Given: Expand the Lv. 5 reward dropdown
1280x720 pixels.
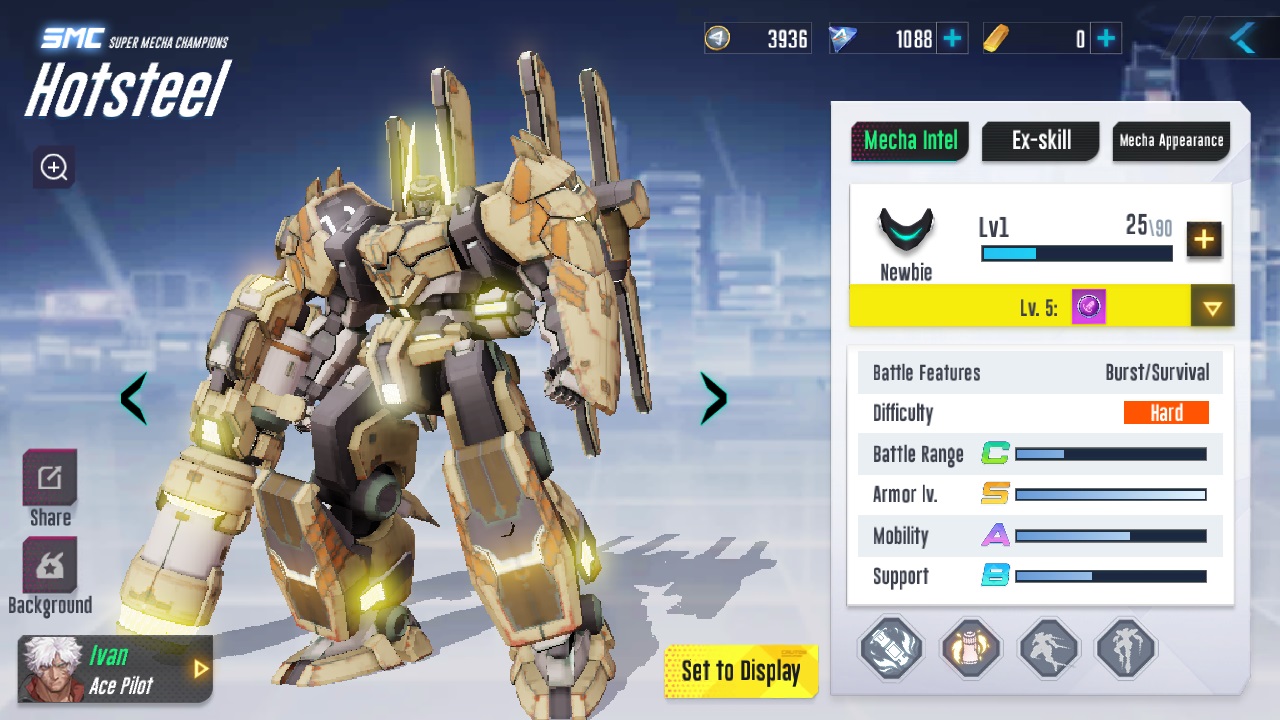Looking at the screenshot, I should point(1212,307).
